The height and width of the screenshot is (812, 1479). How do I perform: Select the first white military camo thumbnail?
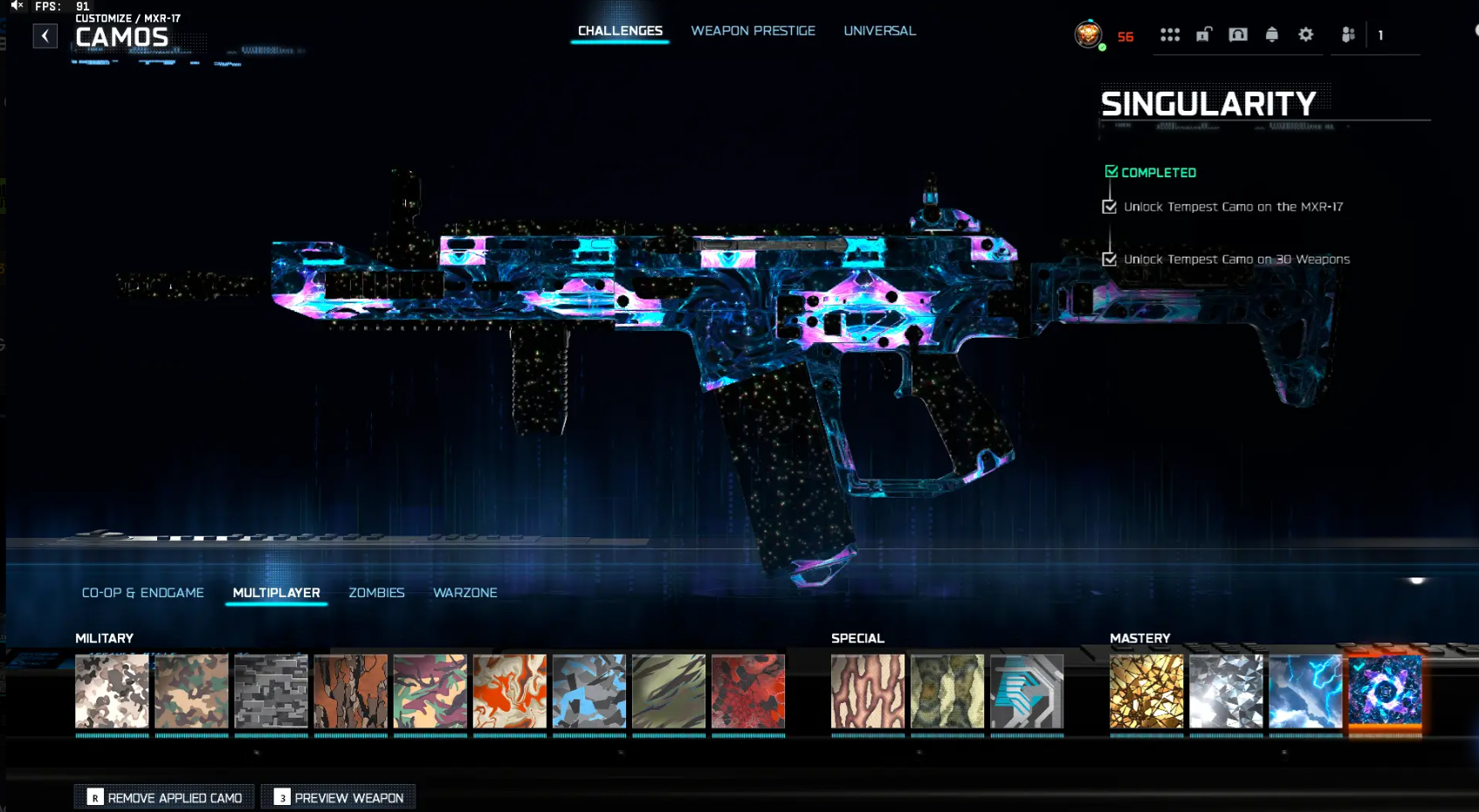pos(112,691)
